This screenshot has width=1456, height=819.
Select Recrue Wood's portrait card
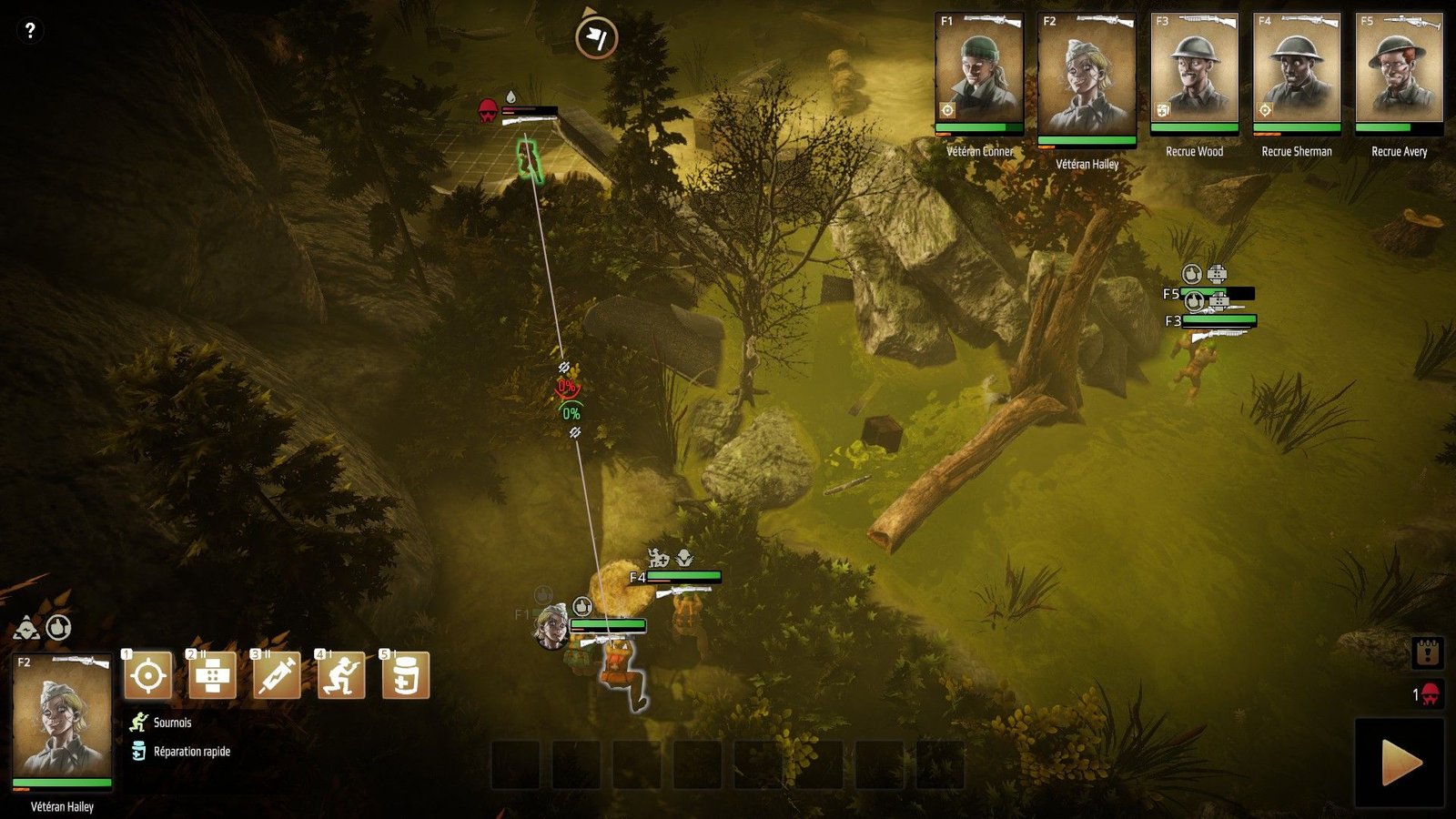pyautogui.click(x=1194, y=72)
